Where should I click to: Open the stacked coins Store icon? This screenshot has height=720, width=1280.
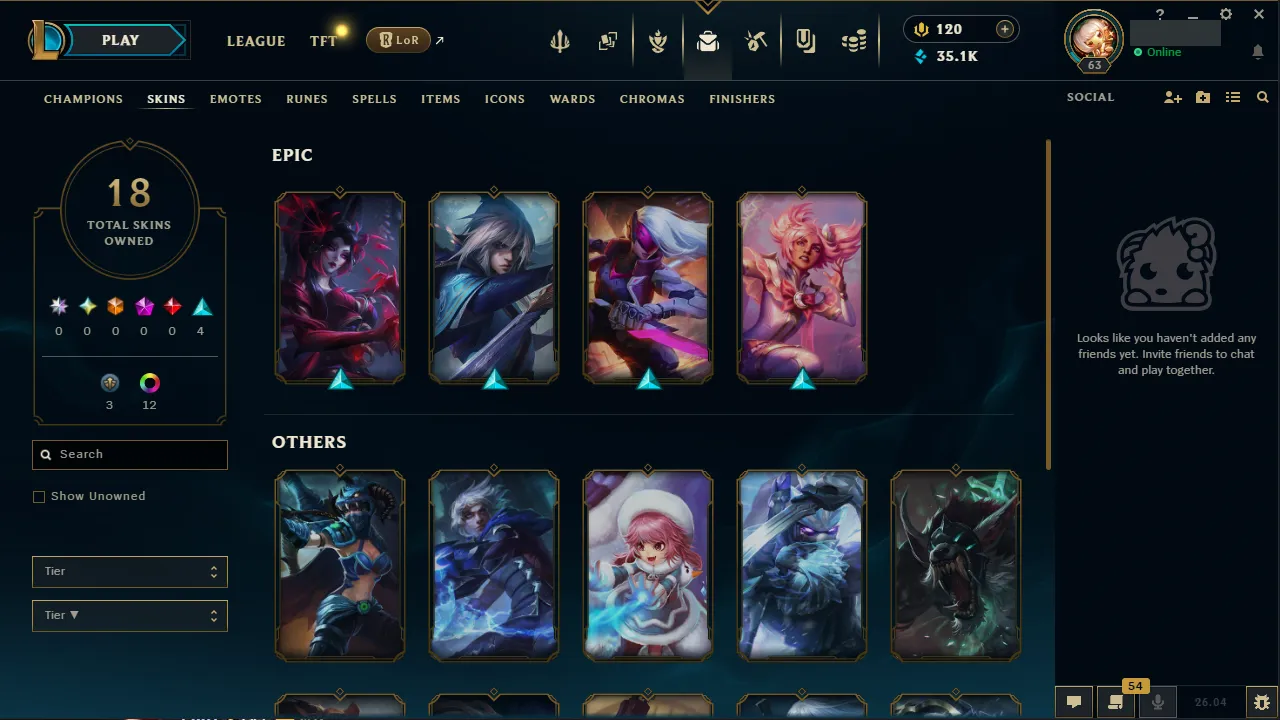tap(853, 40)
